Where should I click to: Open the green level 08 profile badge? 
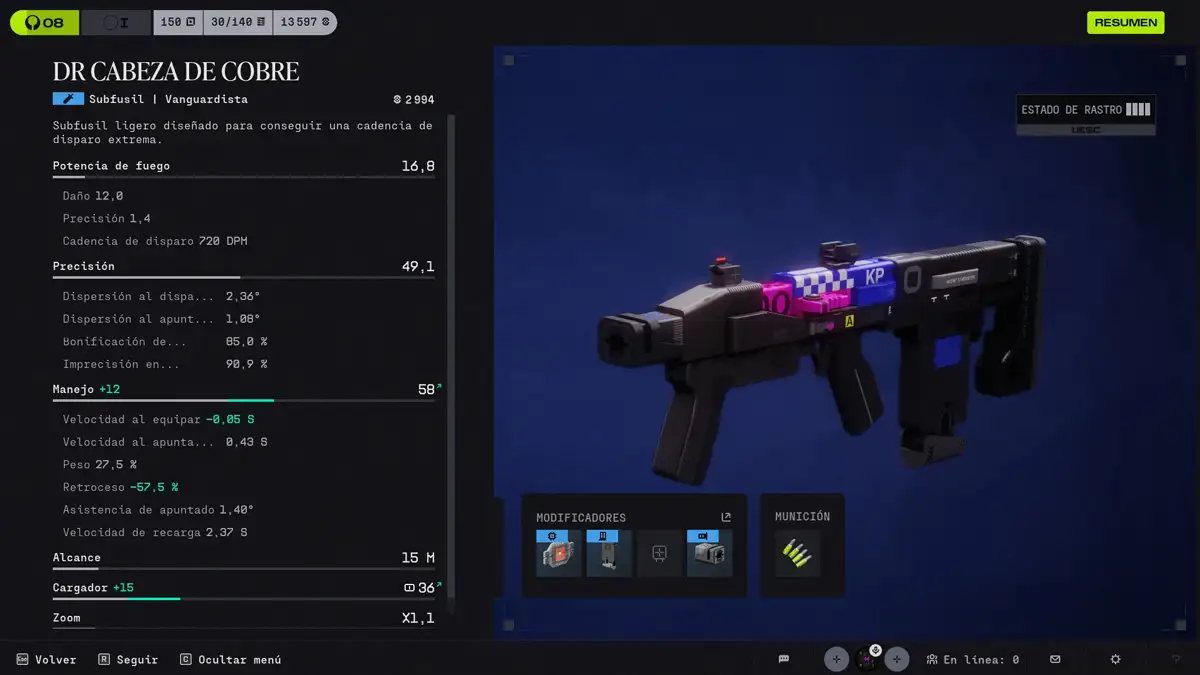(44, 22)
